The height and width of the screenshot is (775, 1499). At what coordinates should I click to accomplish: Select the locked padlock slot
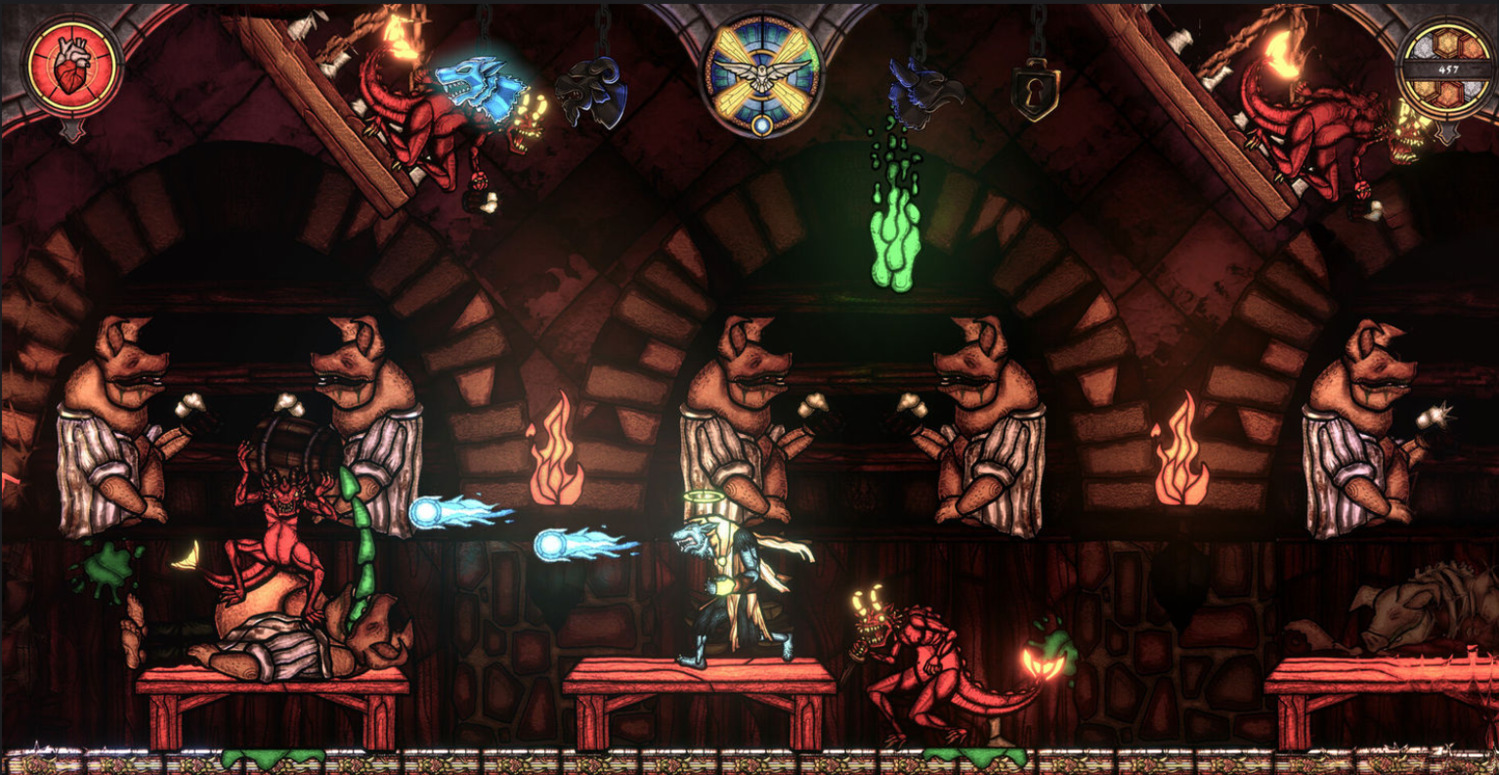pyautogui.click(x=1038, y=92)
